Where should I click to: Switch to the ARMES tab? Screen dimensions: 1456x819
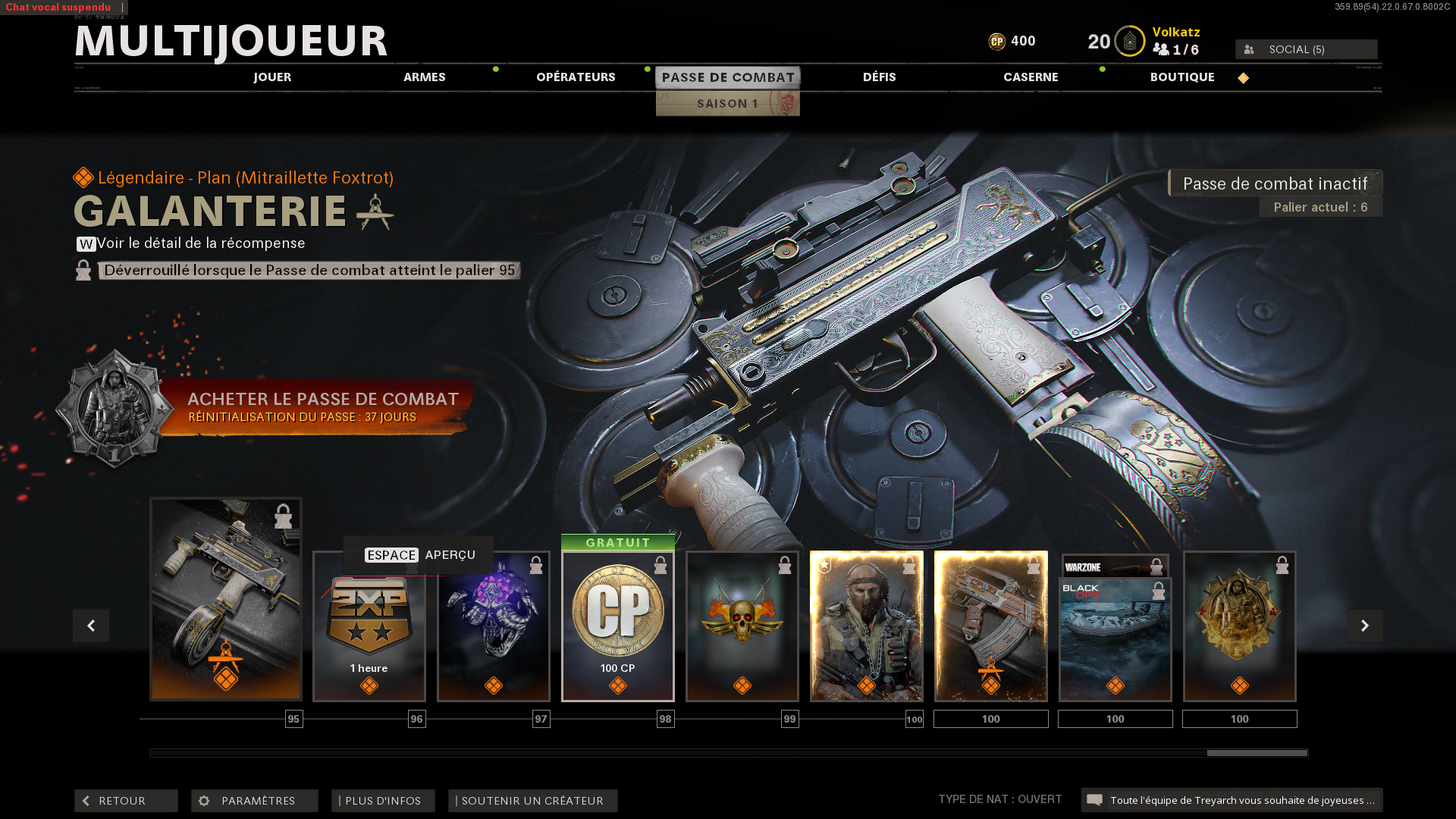coord(425,77)
